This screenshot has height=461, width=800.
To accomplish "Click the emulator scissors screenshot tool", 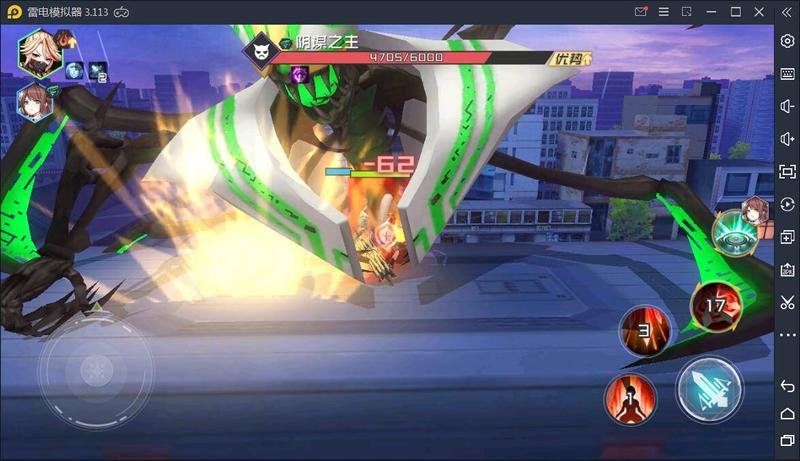I will (x=787, y=302).
